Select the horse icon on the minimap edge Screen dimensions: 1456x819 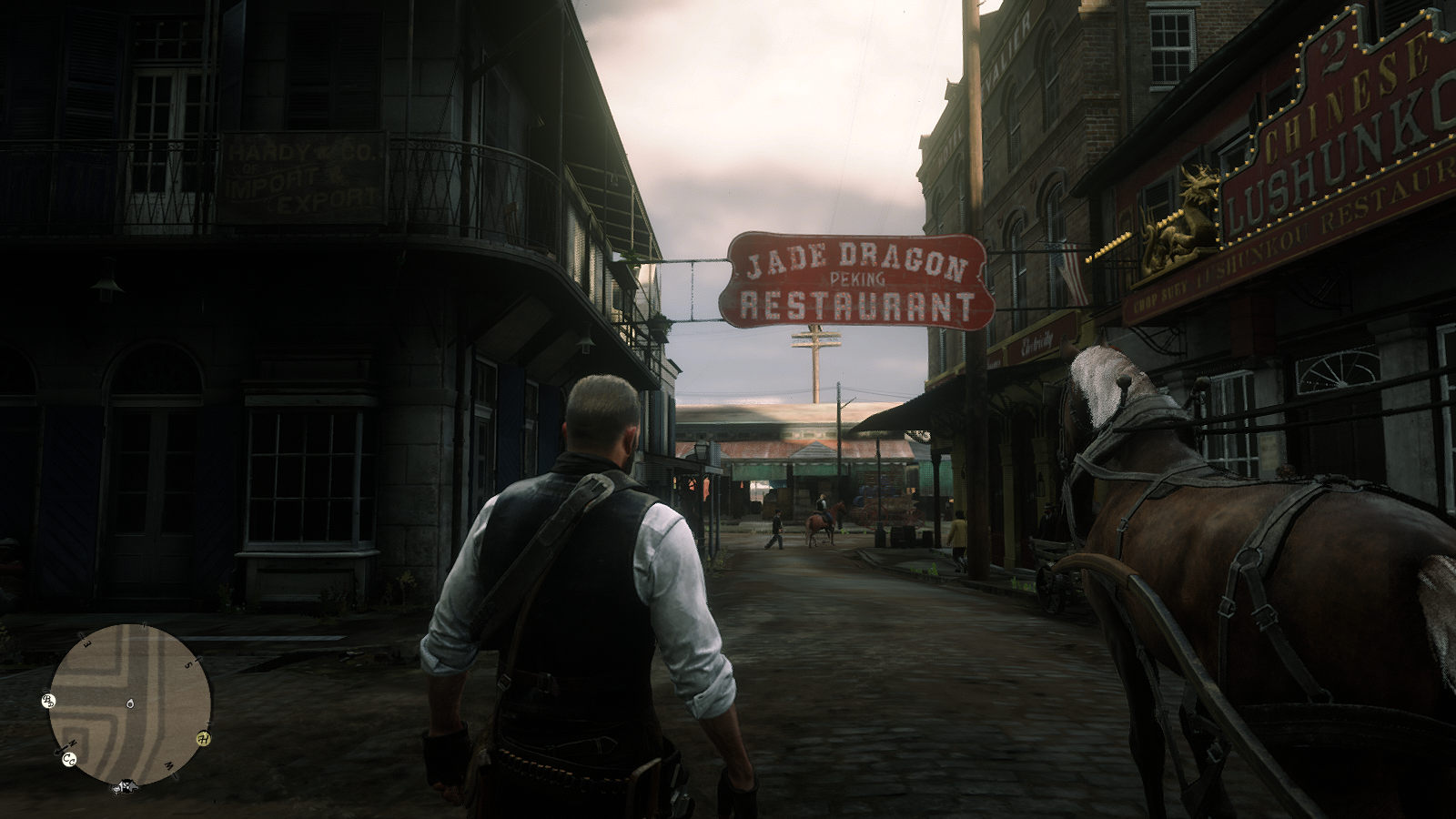[126, 786]
